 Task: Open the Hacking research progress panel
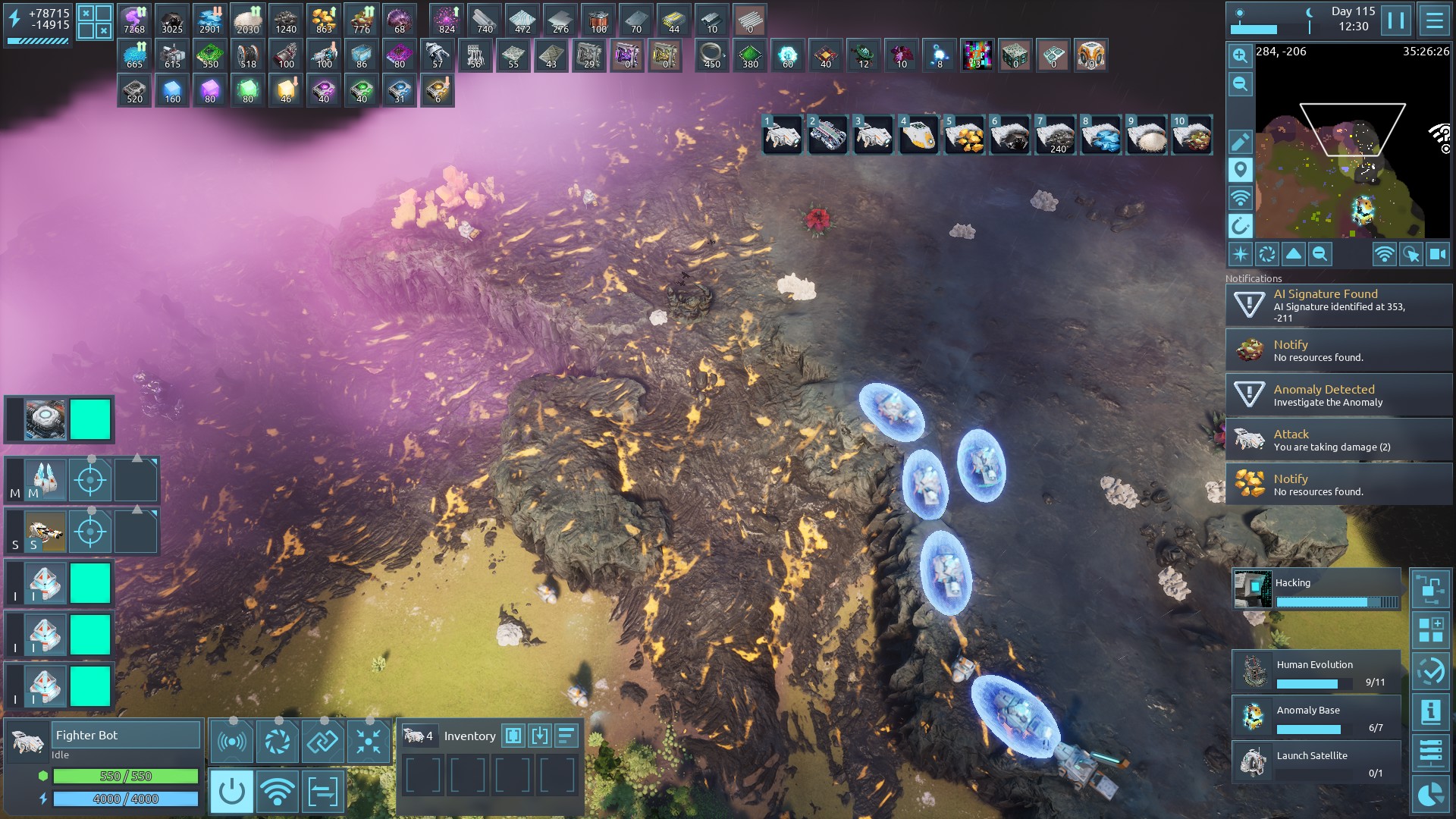[x=1316, y=590]
